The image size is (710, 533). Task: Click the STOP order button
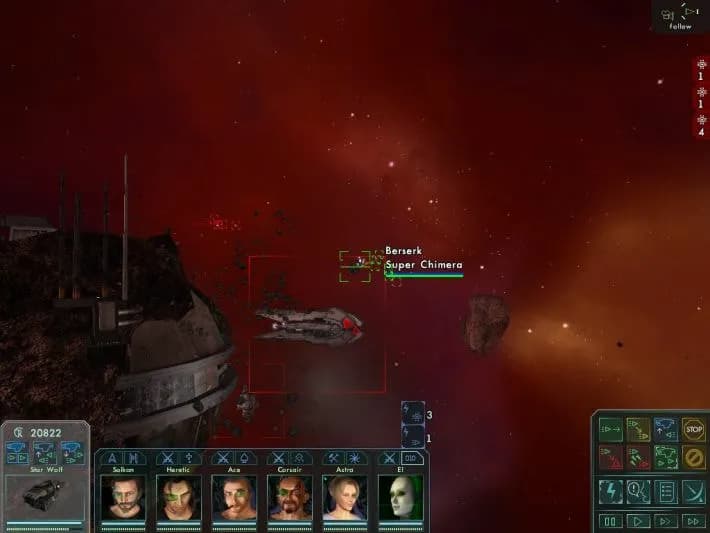[x=693, y=429]
